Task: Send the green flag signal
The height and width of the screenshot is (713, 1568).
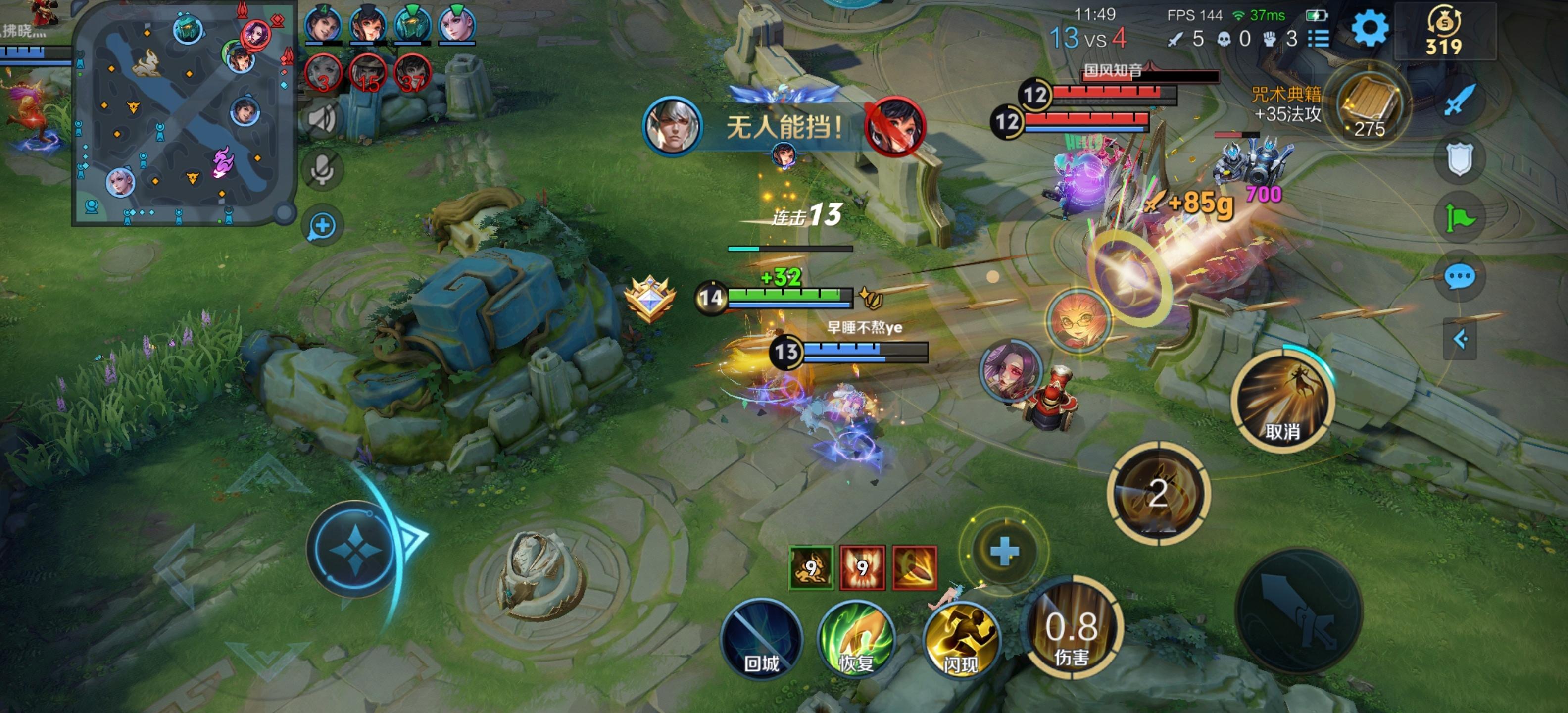Action: point(1459,218)
